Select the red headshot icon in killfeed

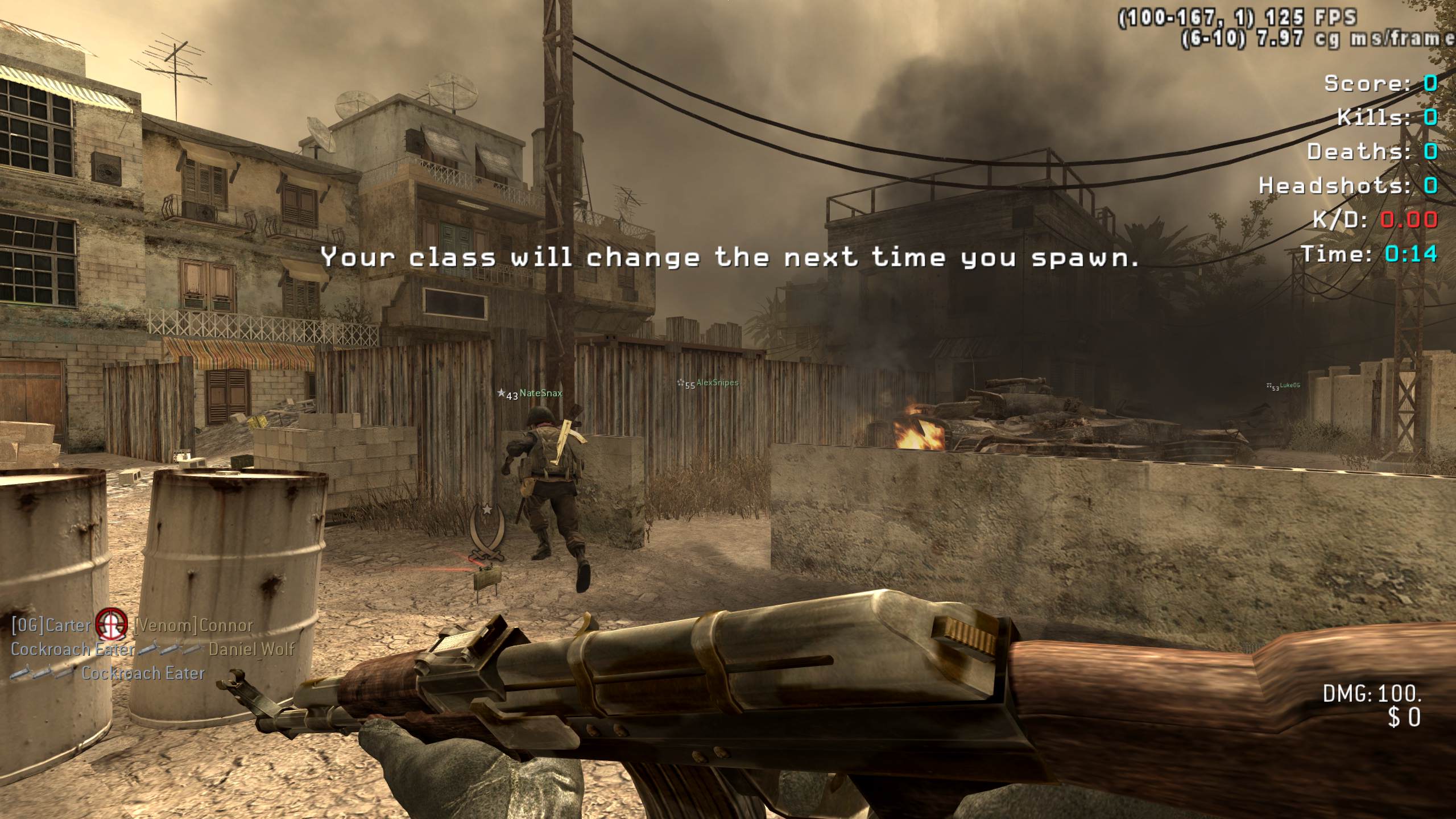[111, 626]
